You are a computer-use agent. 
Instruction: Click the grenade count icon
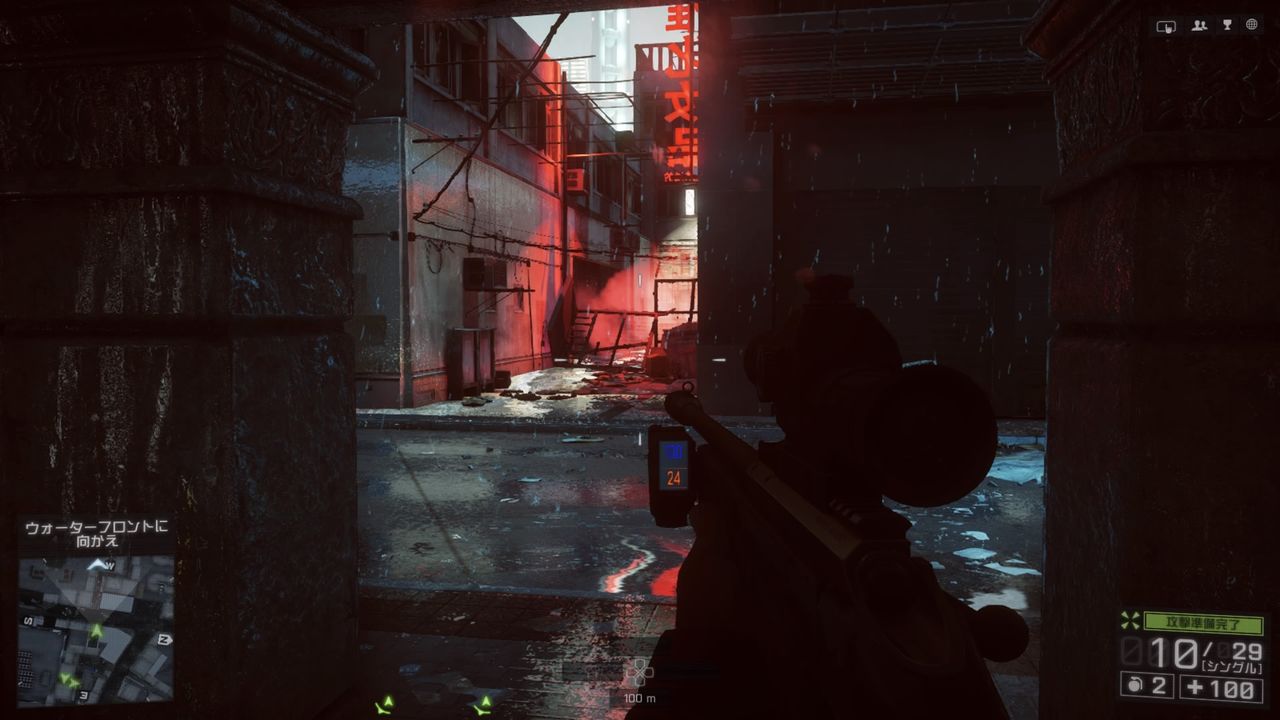coord(1135,685)
